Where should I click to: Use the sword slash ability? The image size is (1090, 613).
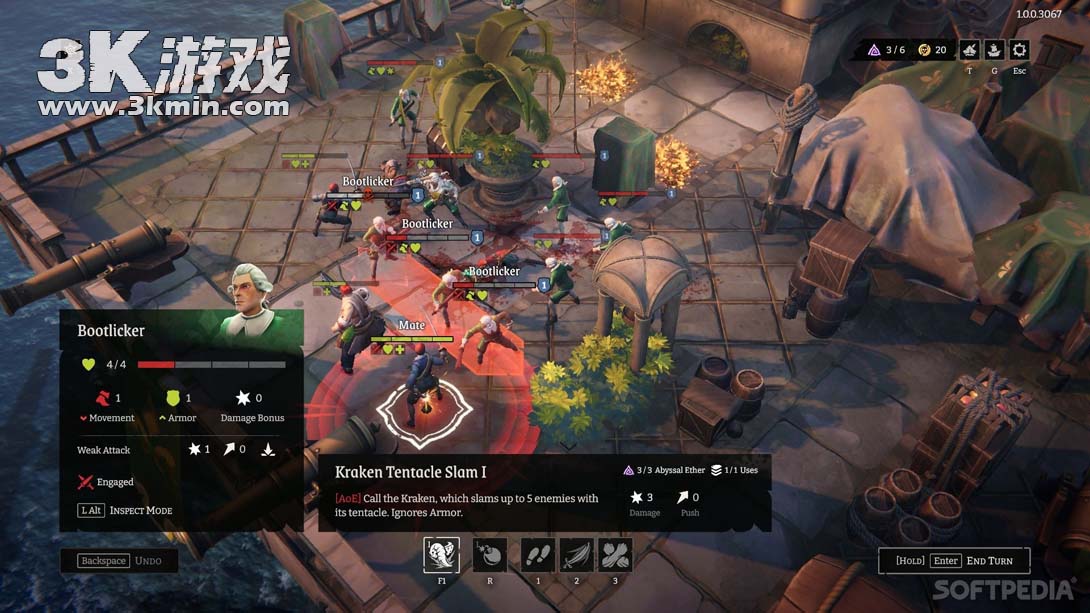point(577,555)
